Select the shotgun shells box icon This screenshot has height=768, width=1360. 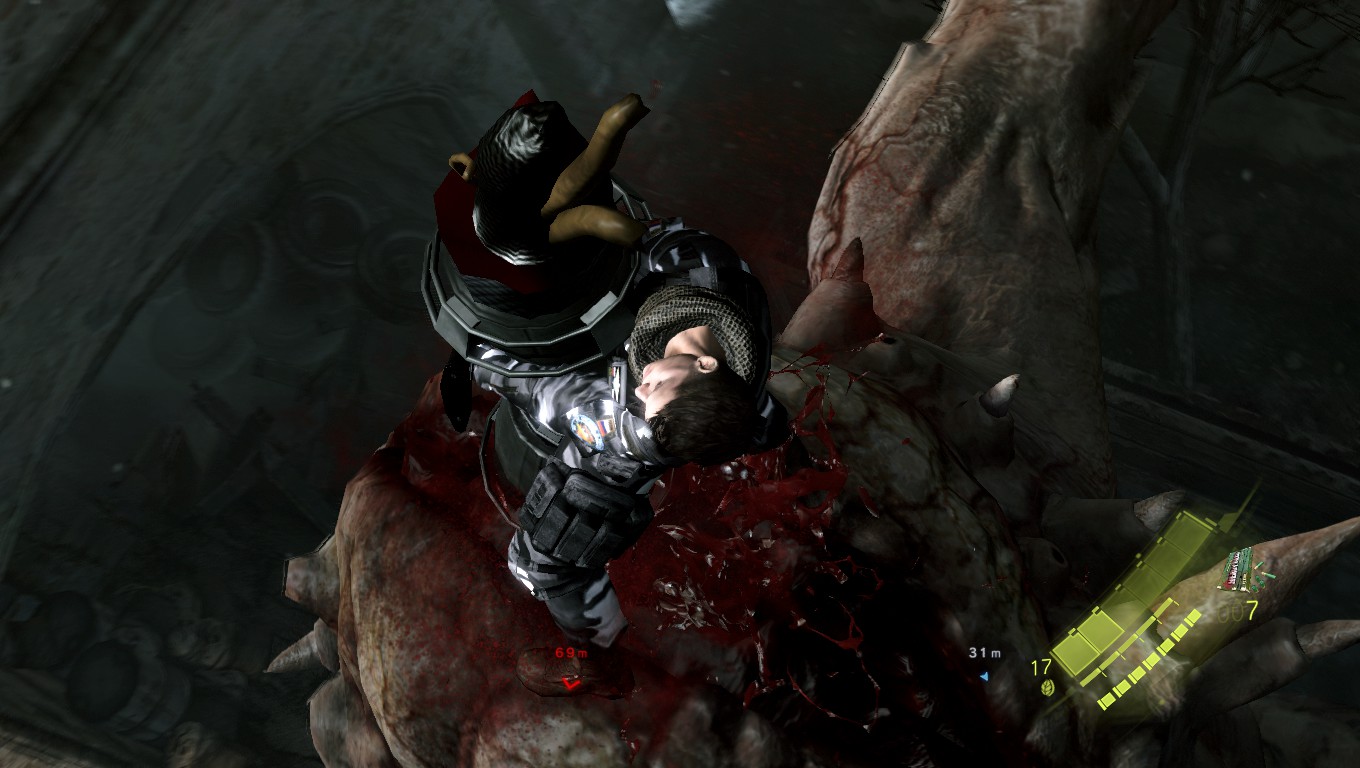tap(1236, 571)
